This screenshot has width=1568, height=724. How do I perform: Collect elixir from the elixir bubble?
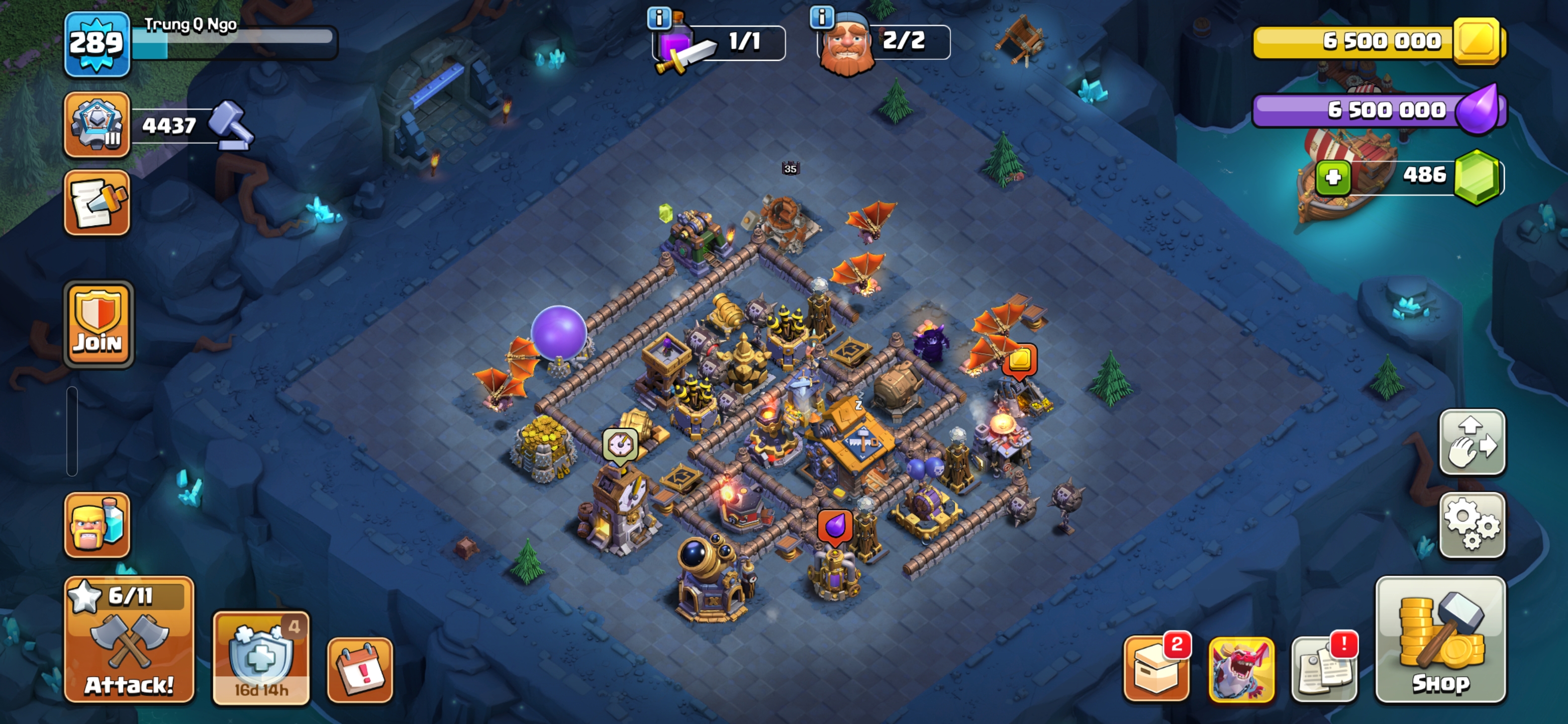click(835, 525)
